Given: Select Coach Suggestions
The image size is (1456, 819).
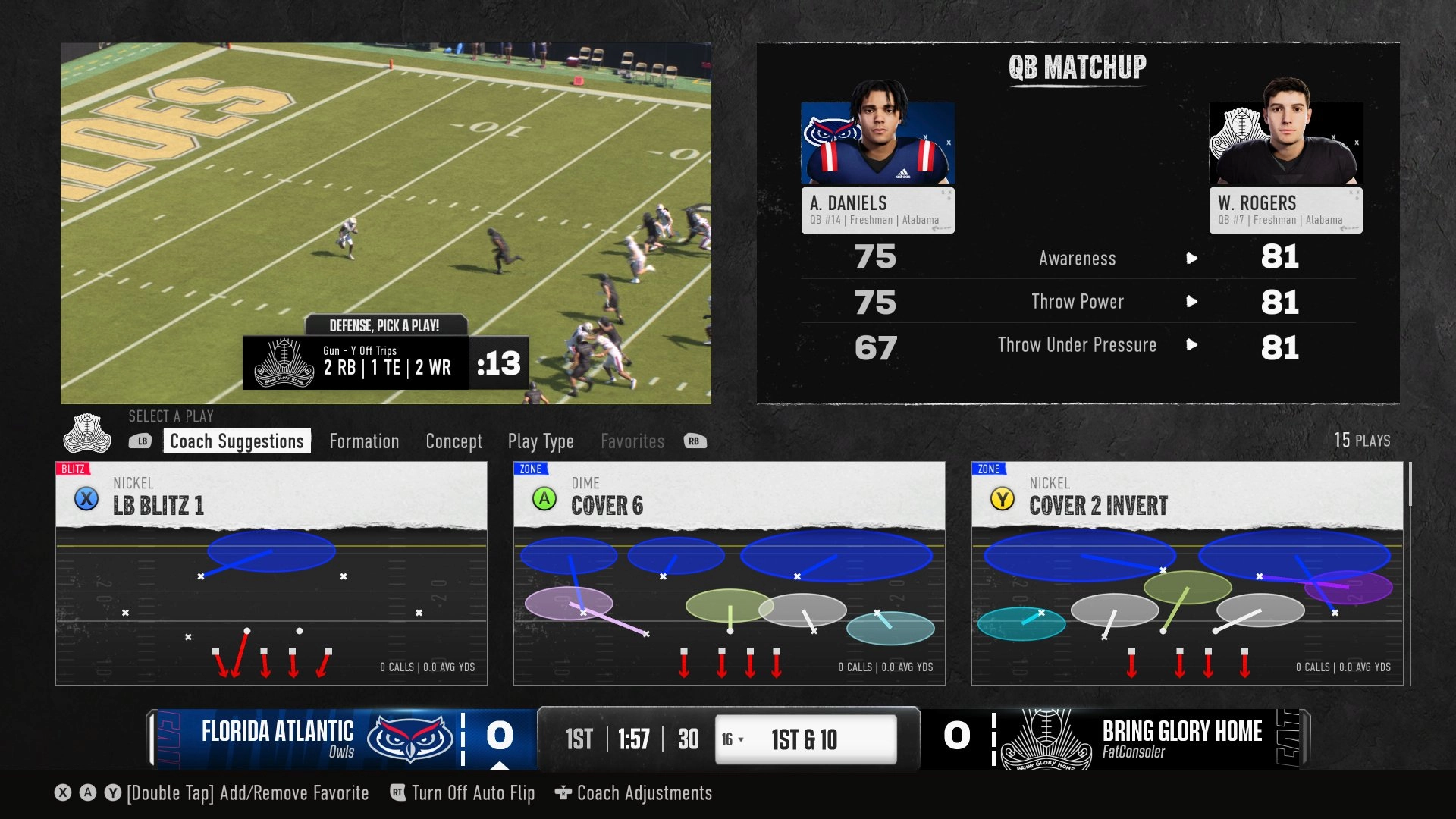Looking at the screenshot, I should point(237,441).
